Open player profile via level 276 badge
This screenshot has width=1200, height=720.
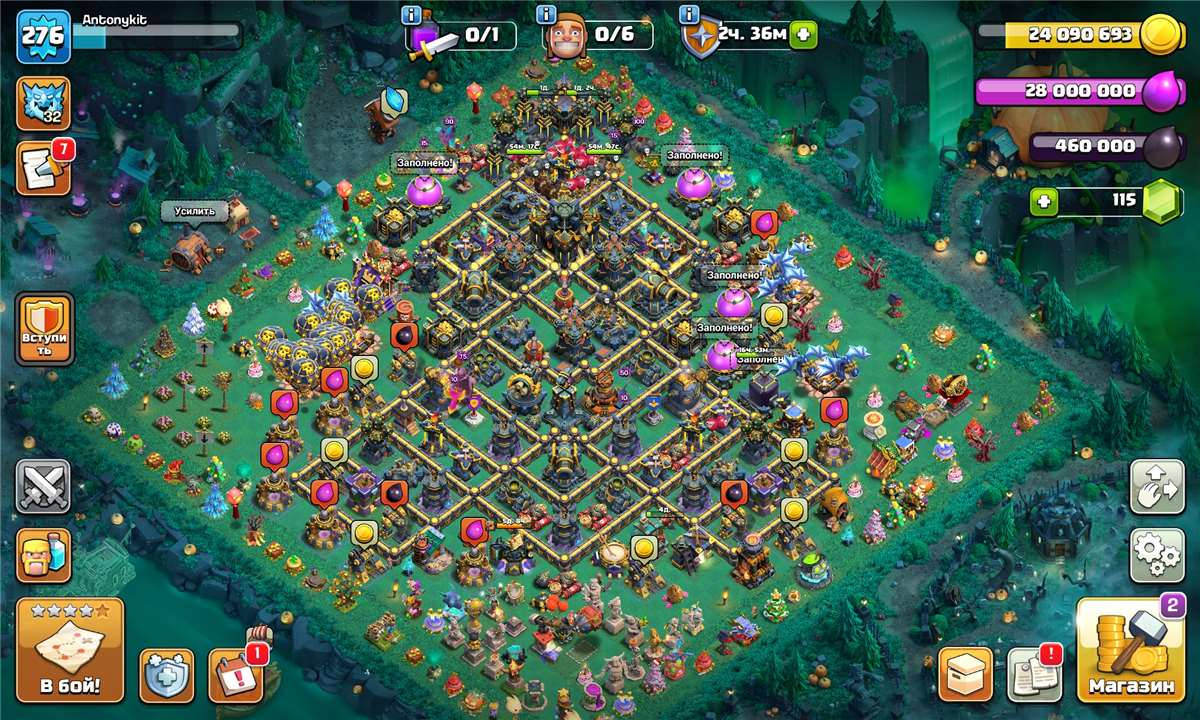pyautogui.click(x=43, y=37)
